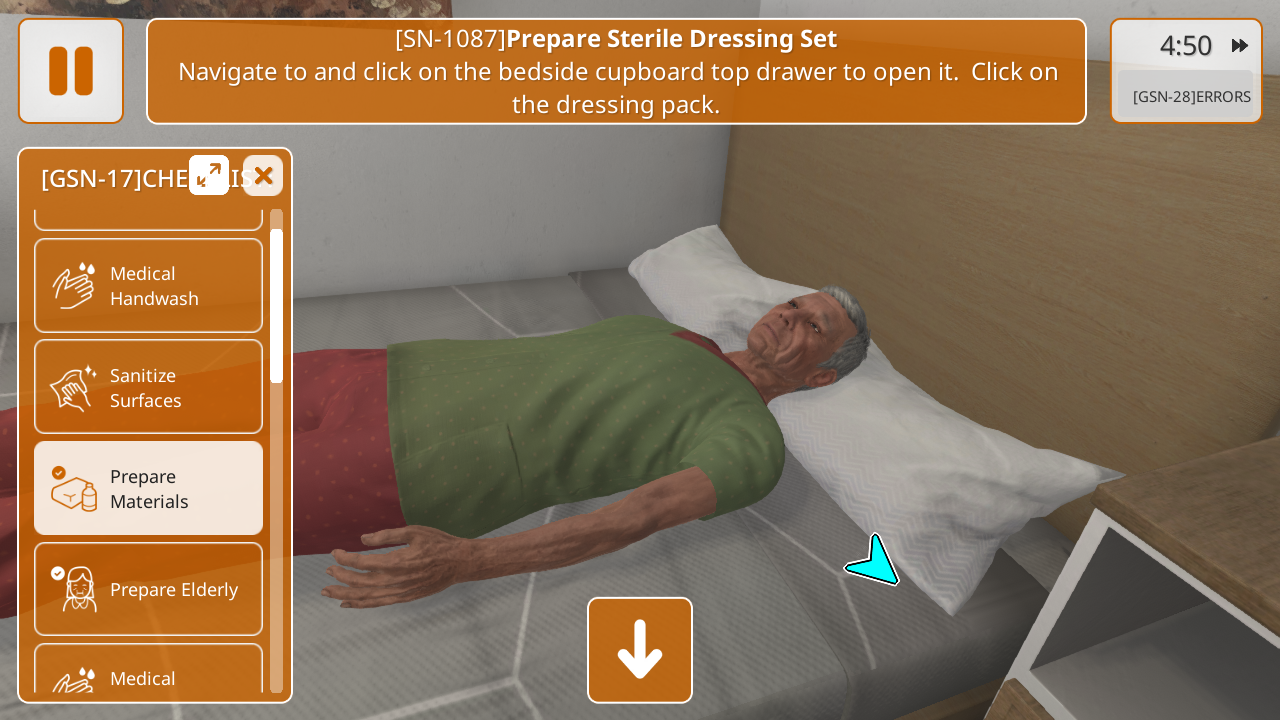Fast-forward the timer with the skip arrows
The image size is (1280, 720).
point(1240,45)
